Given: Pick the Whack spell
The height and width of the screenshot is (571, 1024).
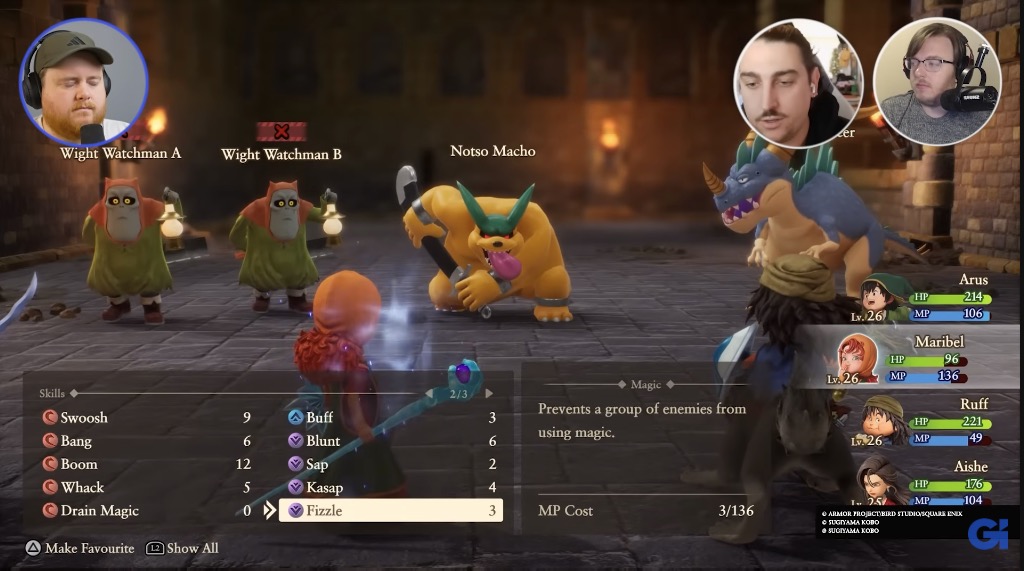Looking at the screenshot, I should click(82, 487).
